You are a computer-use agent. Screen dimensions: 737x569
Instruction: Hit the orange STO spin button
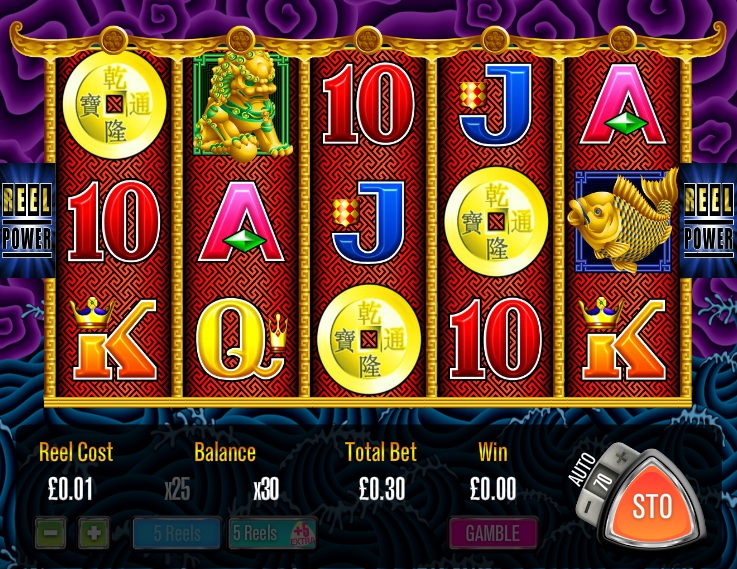[x=652, y=506]
